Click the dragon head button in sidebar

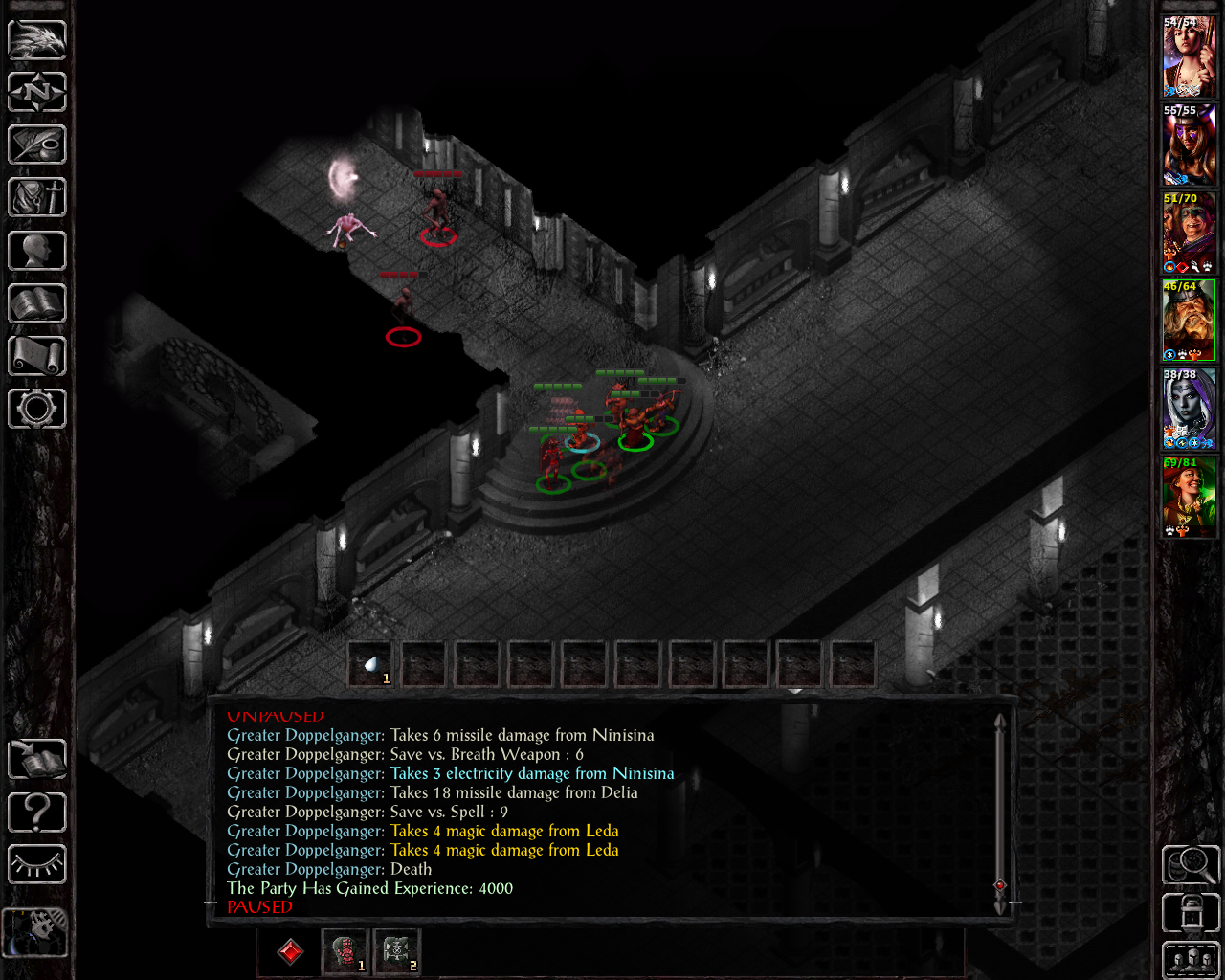(x=37, y=39)
